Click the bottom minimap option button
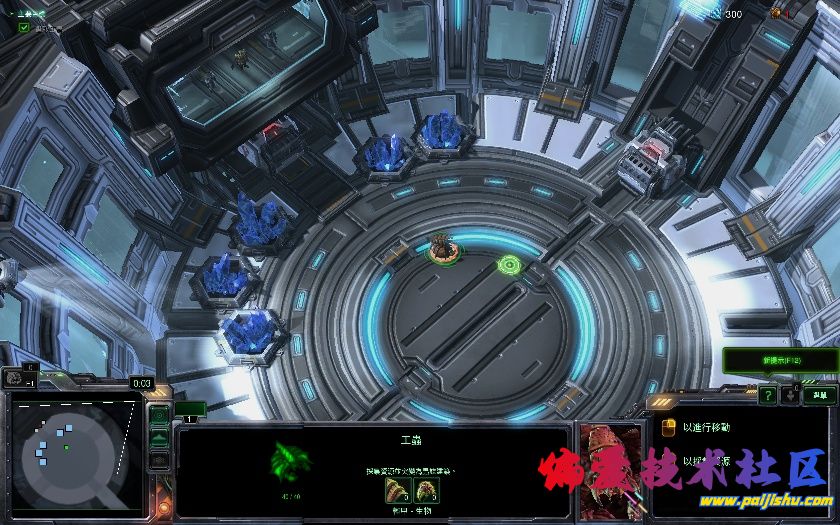840x525 pixels. coord(158,459)
